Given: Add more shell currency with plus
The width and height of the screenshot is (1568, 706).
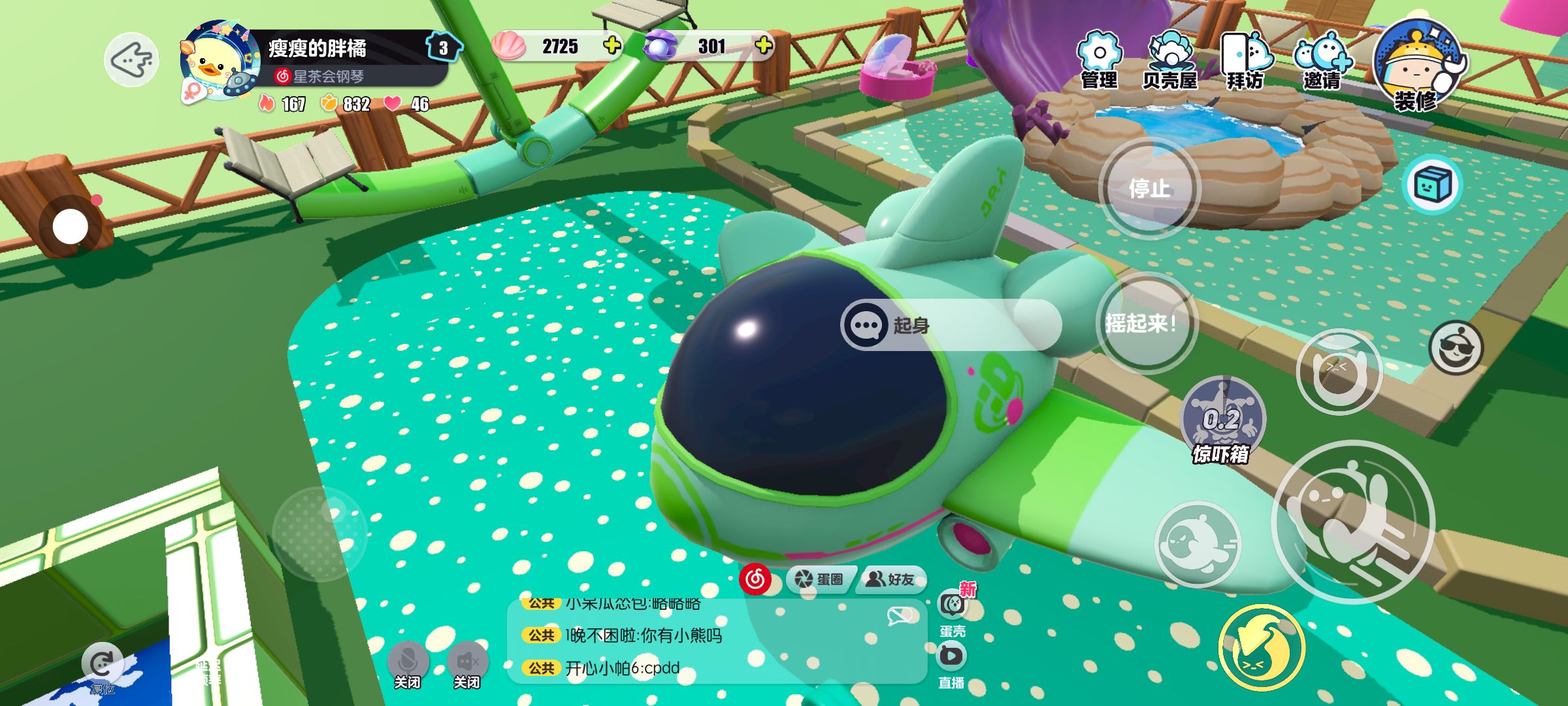Looking at the screenshot, I should [x=612, y=46].
